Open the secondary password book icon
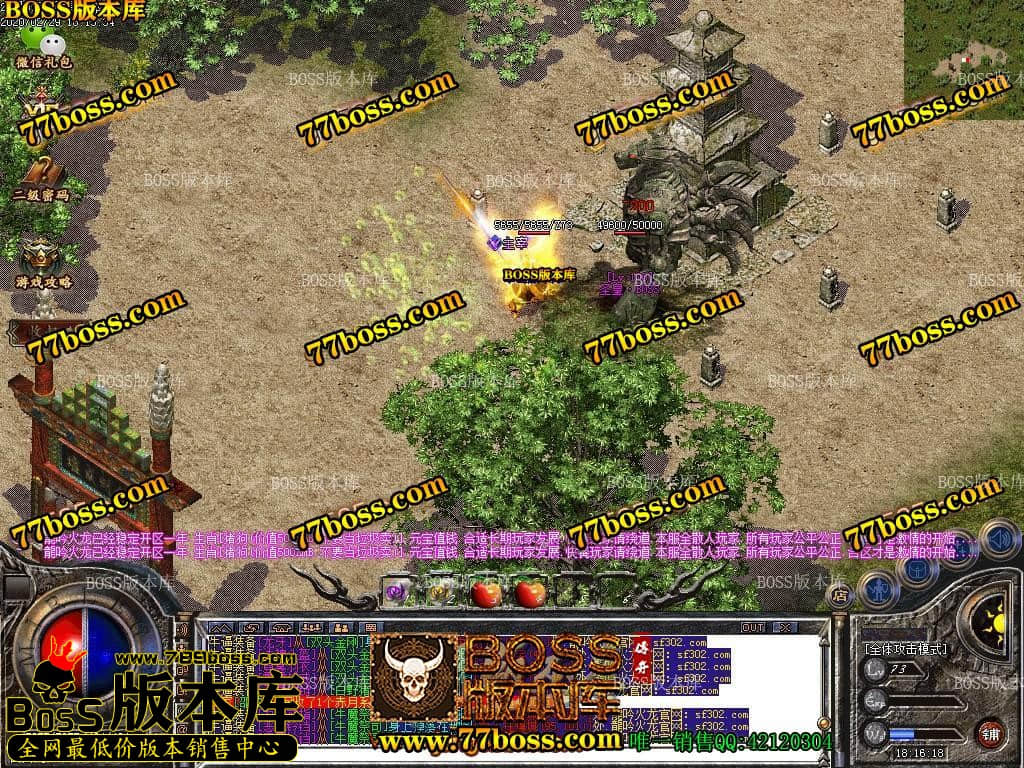 [x=41, y=173]
